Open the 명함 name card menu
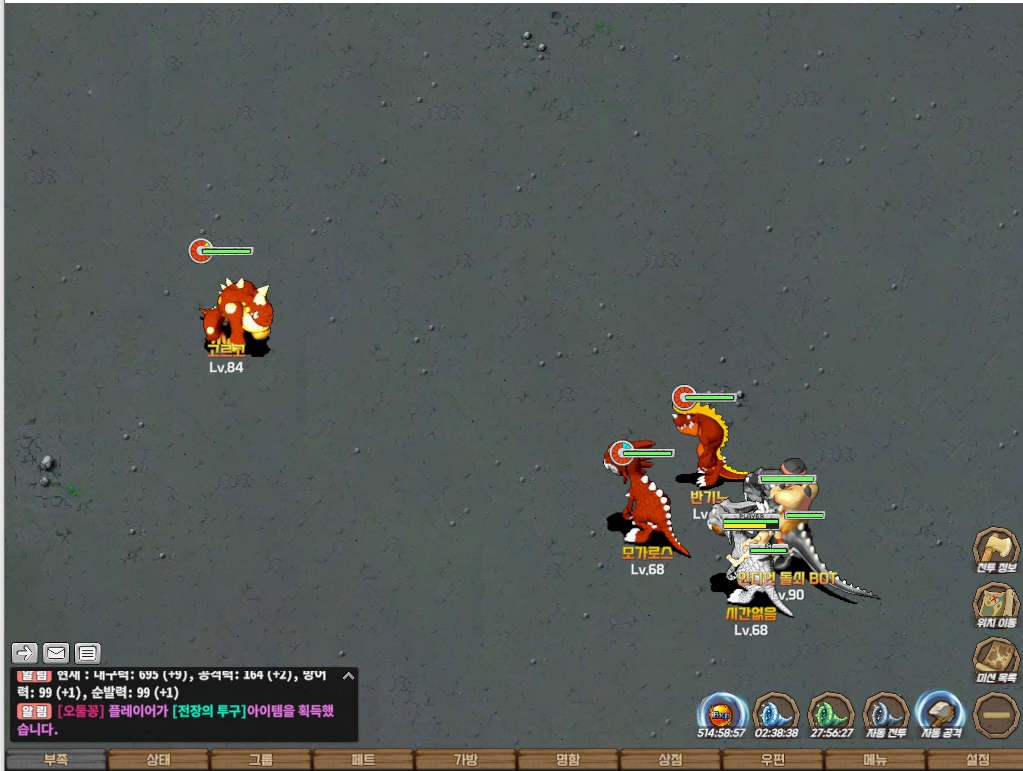The width and height of the screenshot is (1023, 771). coord(568,760)
